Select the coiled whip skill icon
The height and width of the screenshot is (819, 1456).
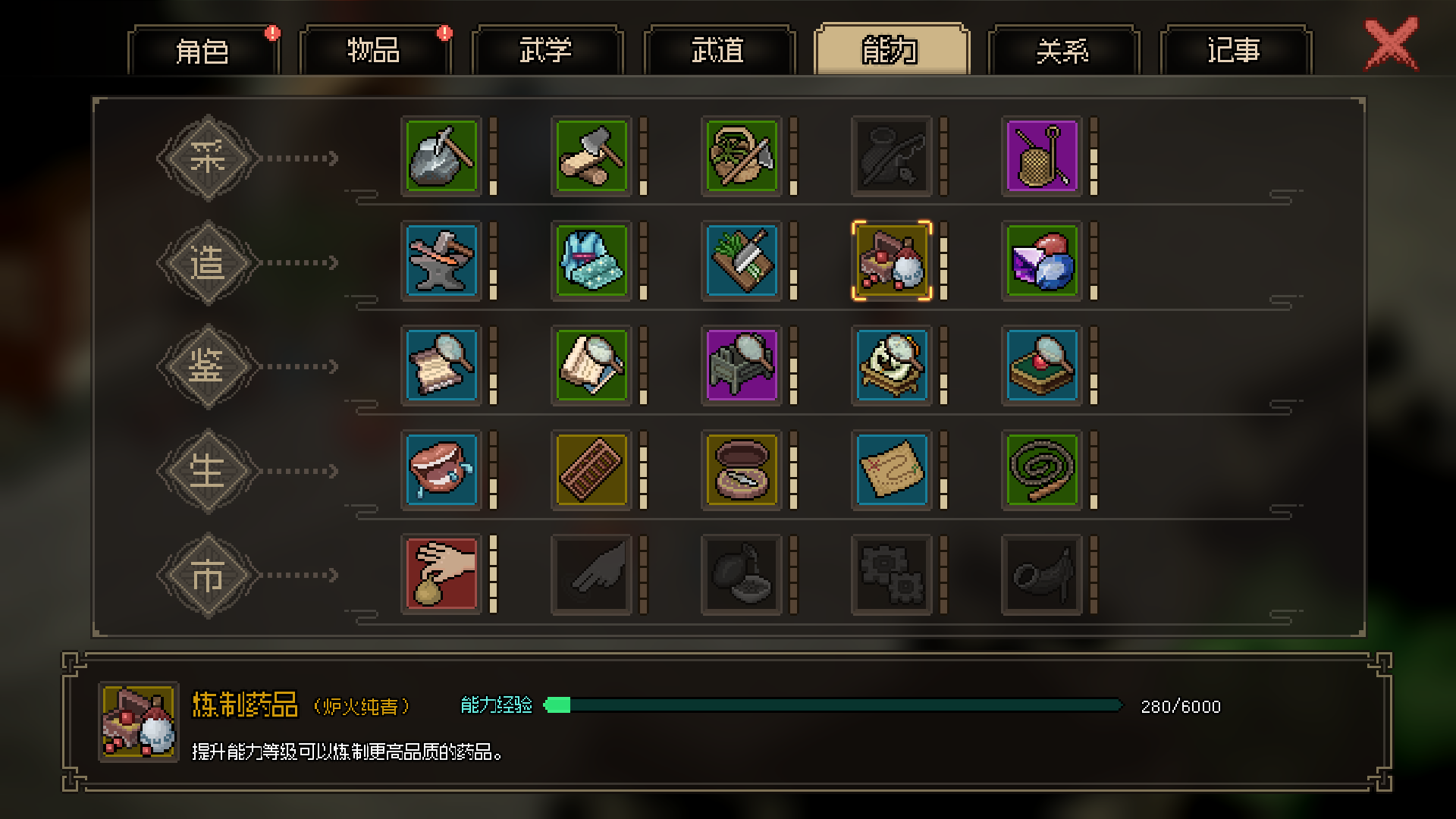tap(1042, 469)
